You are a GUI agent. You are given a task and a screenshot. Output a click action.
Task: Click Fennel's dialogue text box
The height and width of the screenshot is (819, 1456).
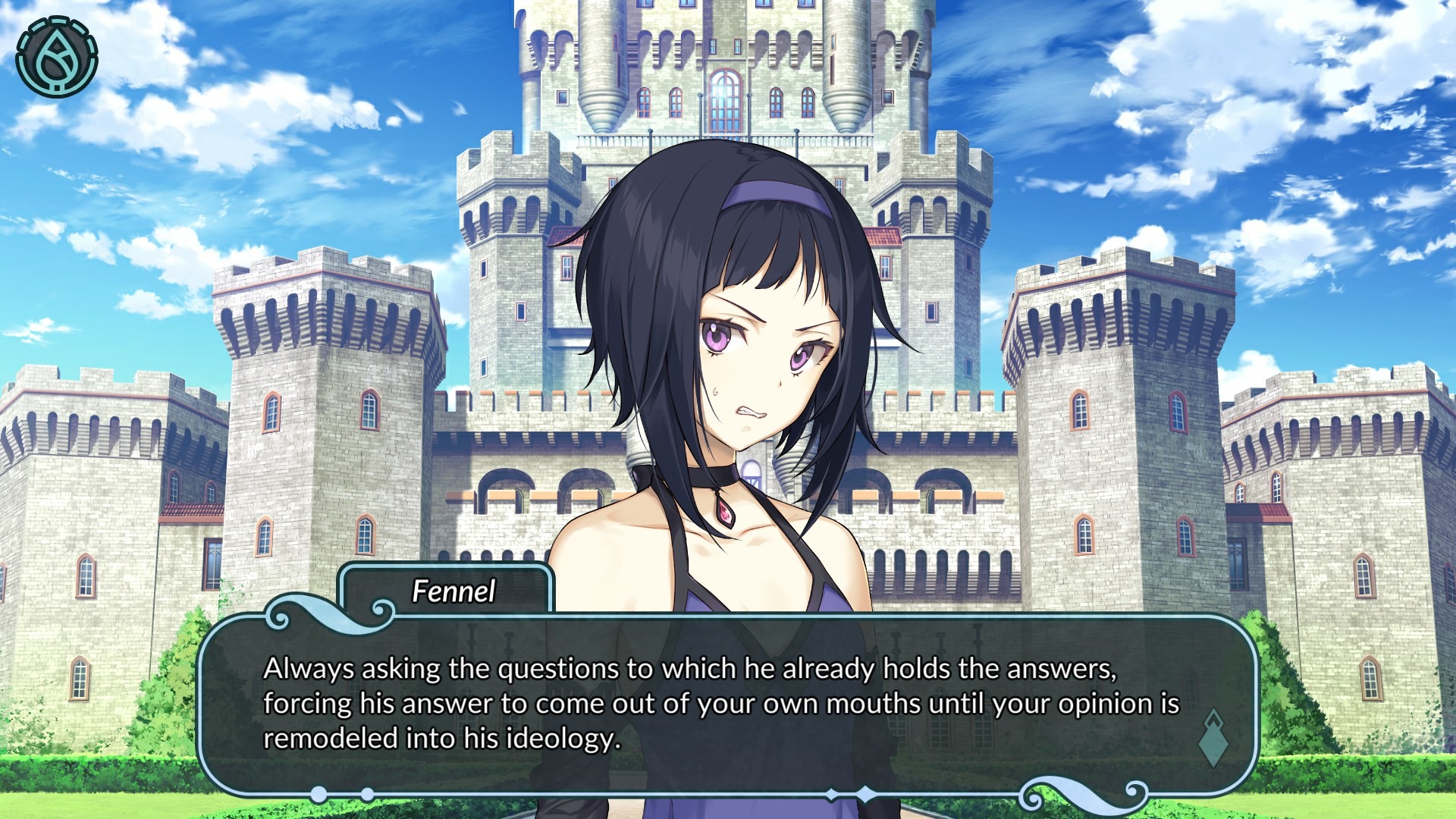(720, 704)
